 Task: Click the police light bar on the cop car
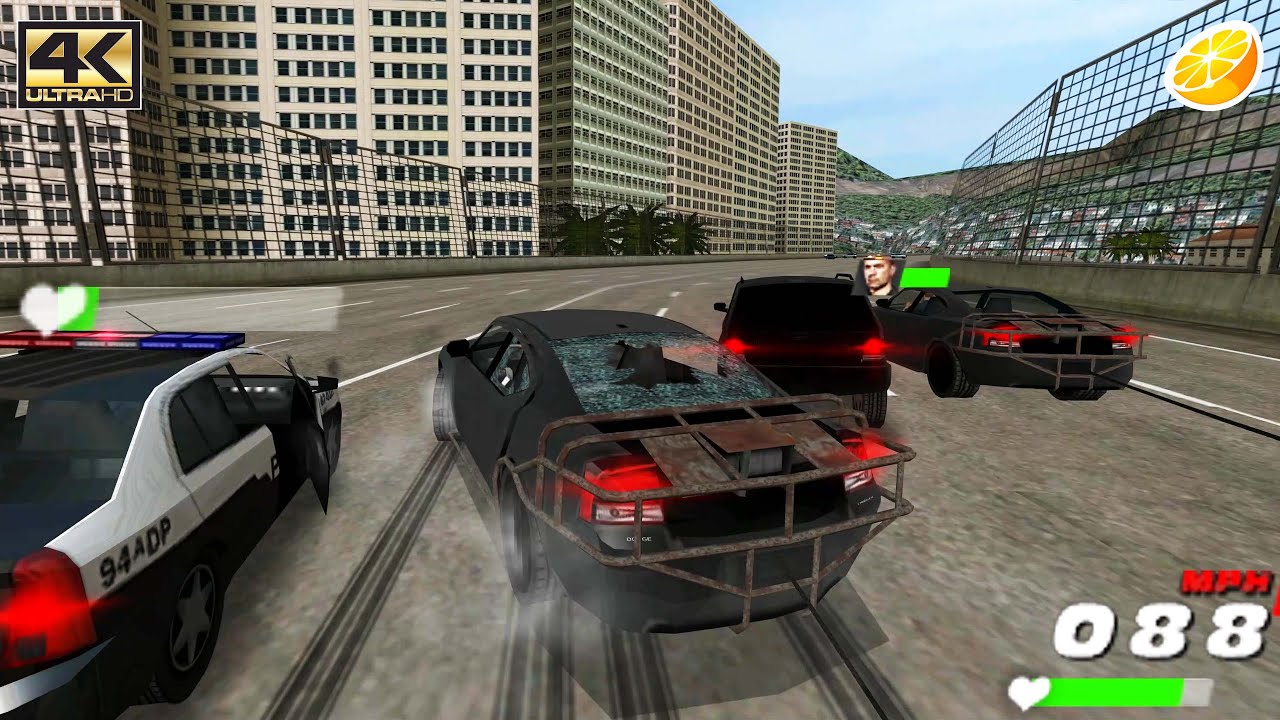point(126,338)
